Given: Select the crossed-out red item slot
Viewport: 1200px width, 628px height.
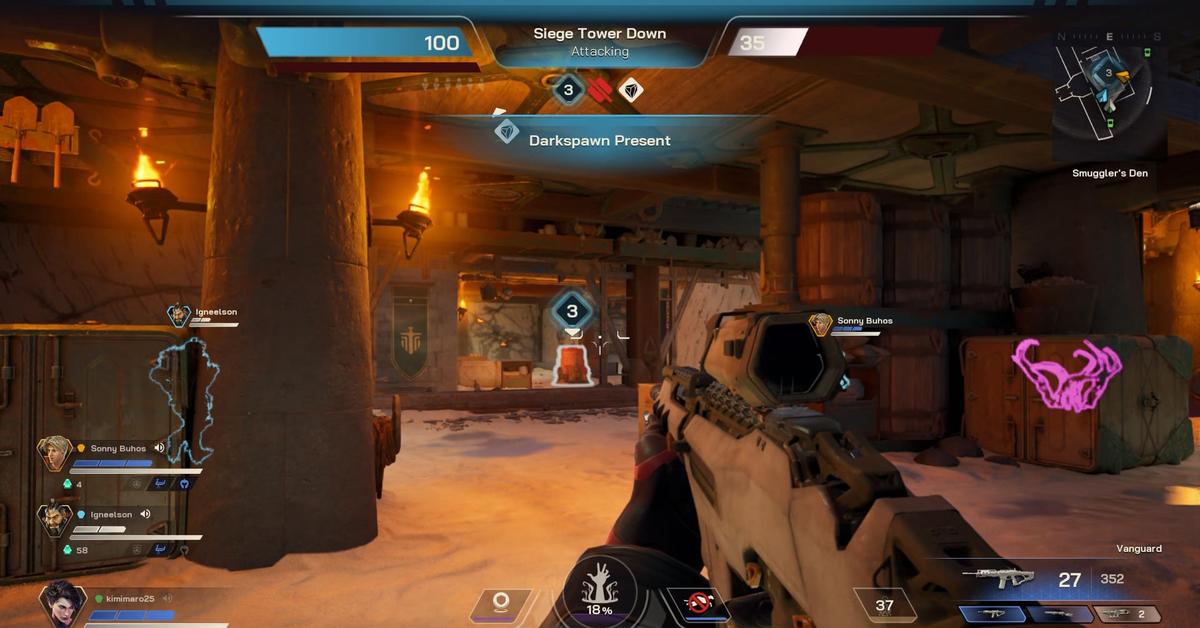Looking at the screenshot, I should (x=696, y=603).
